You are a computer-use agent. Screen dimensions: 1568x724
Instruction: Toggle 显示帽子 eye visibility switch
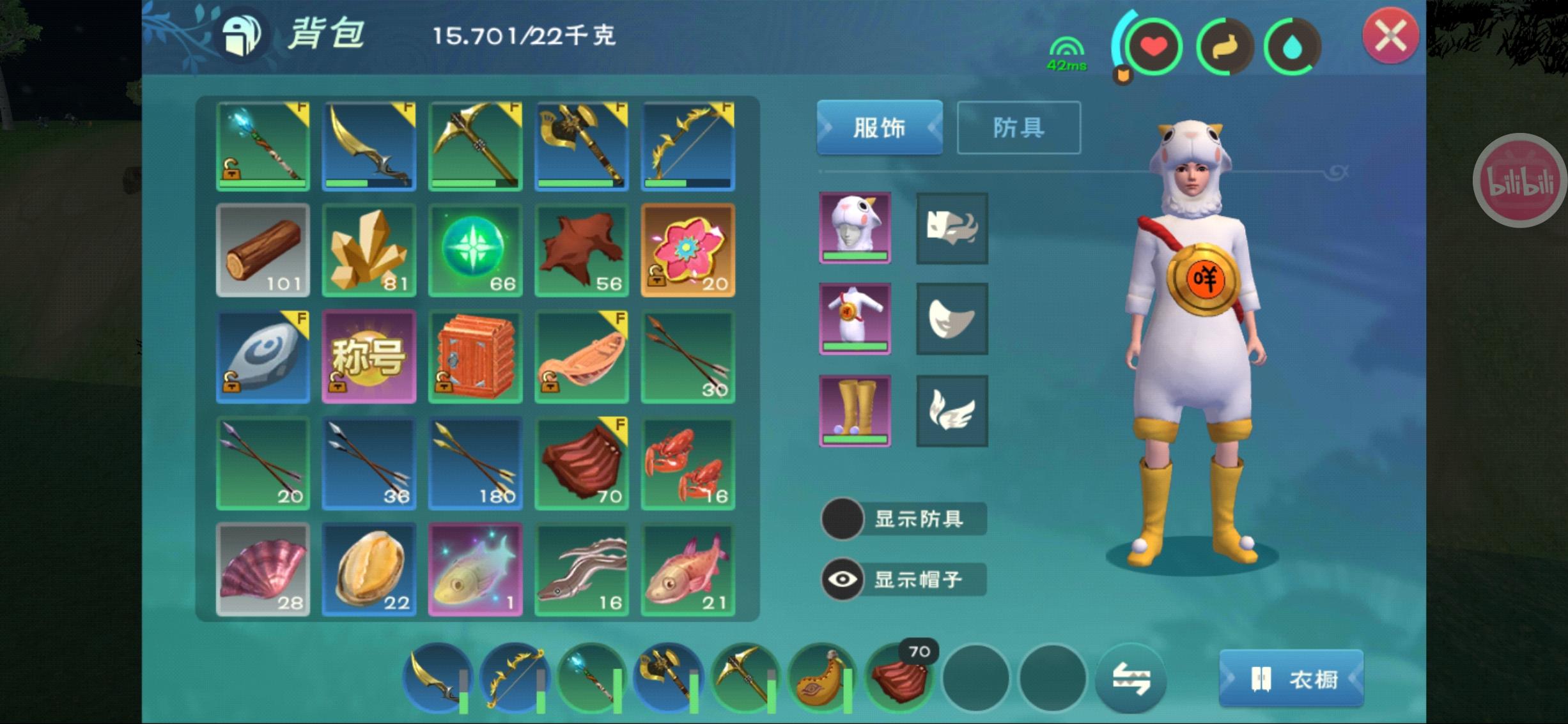click(841, 579)
